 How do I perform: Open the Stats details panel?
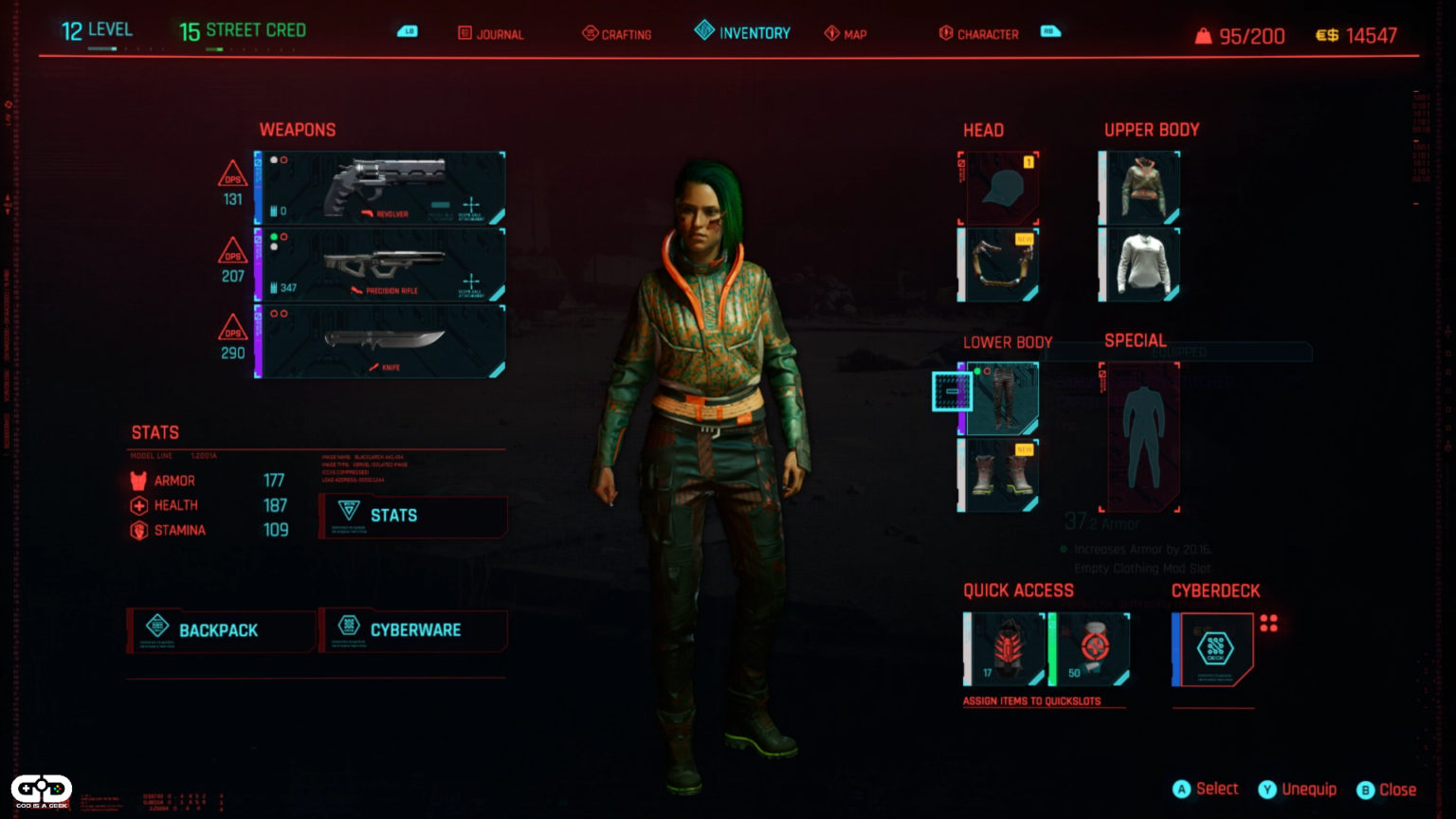click(413, 516)
